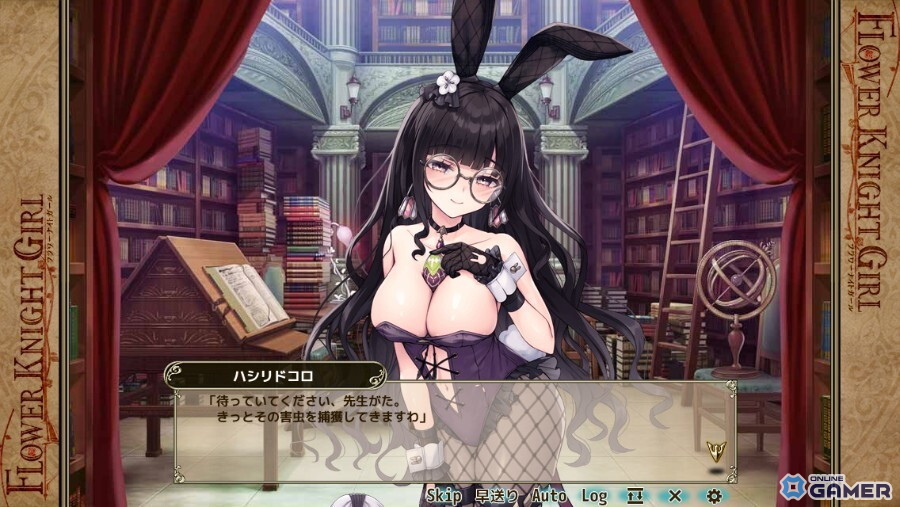Turn on Auto text advance

(549, 495)
